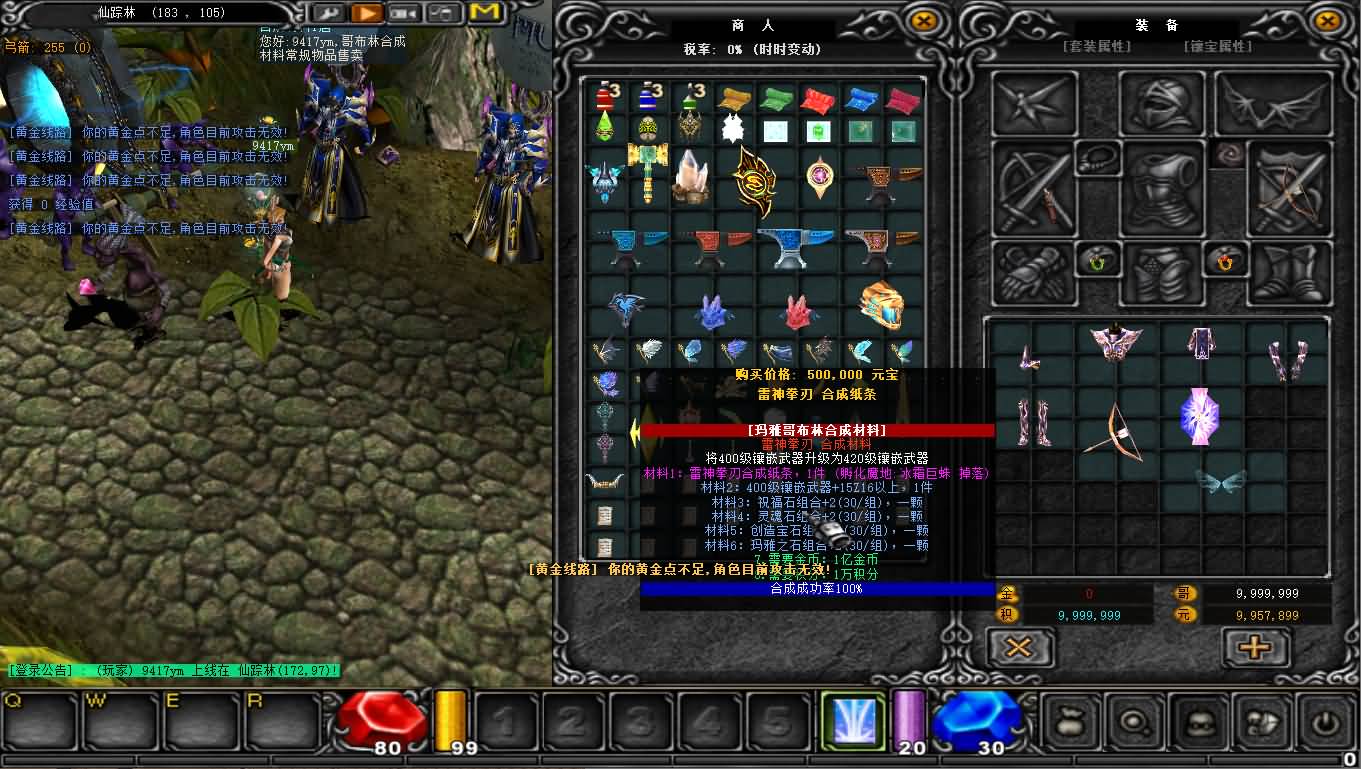Click the inventory's orange plus button
Screen dimensions: 1361x769
tap(1255, 647)
